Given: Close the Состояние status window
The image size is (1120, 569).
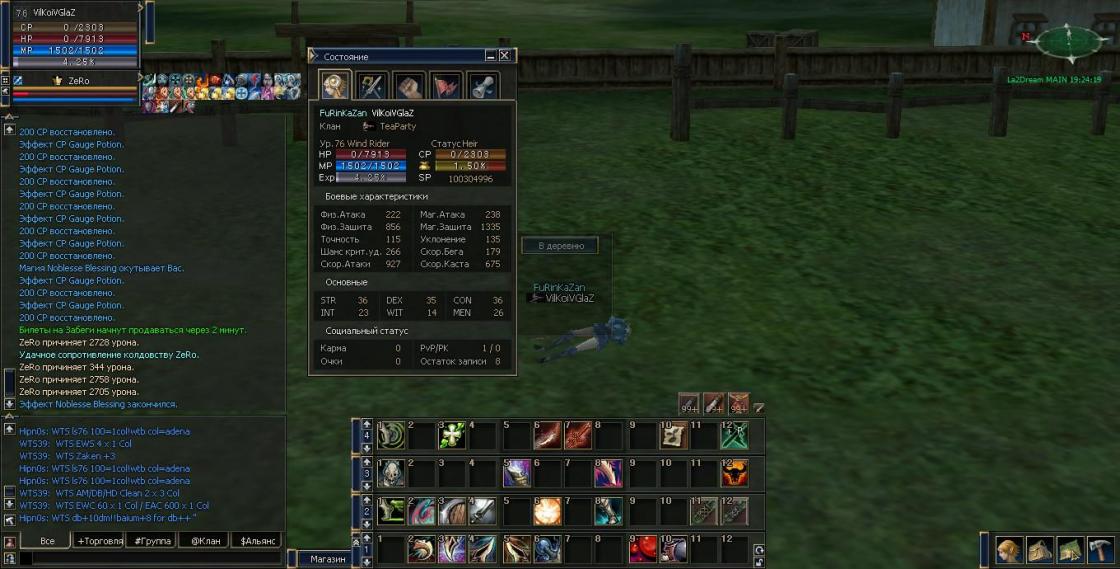Looking at the screenshot, I should click(x=505, y=56).
